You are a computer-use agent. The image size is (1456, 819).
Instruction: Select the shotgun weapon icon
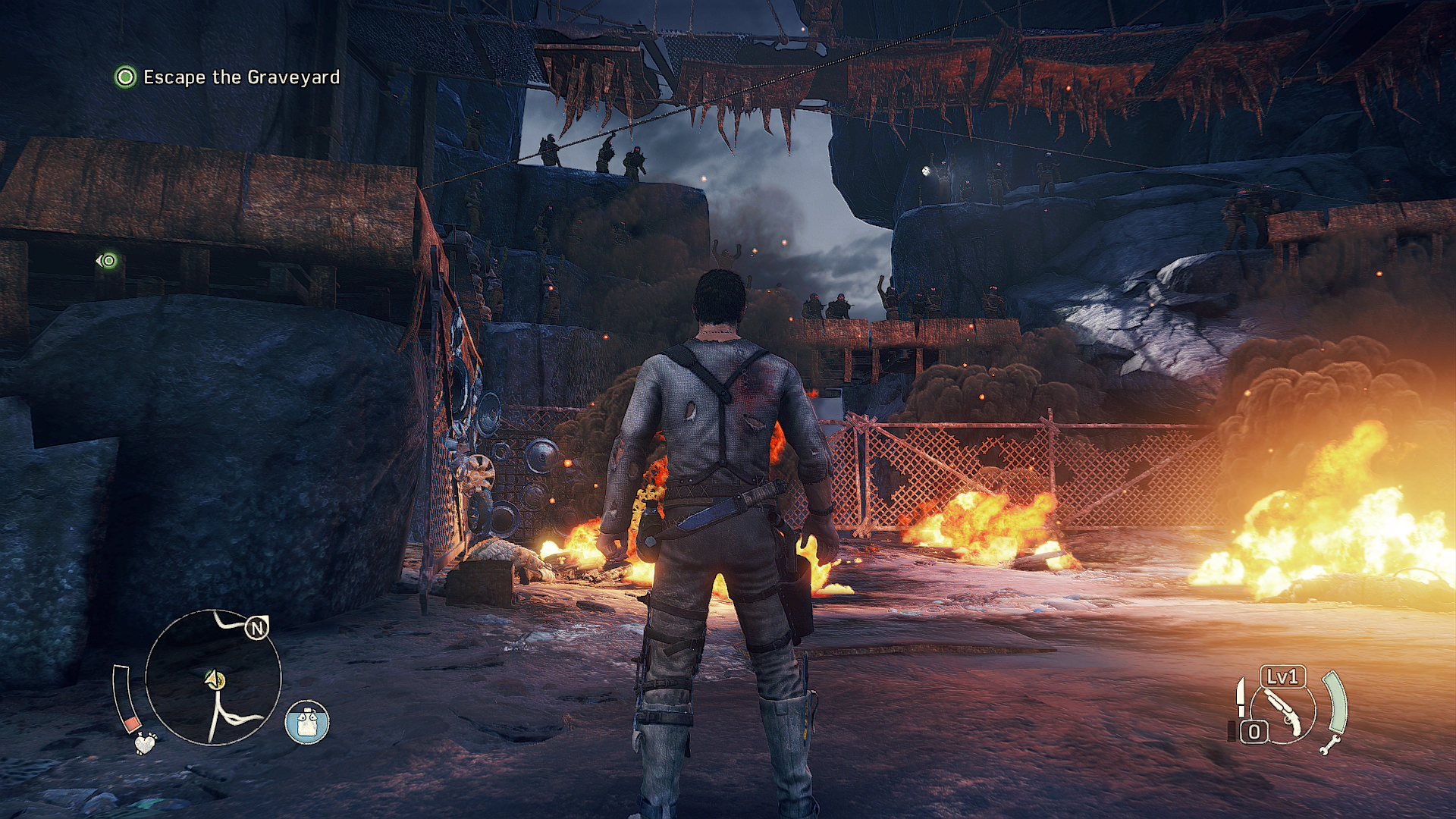click(x=1285, y=712)
